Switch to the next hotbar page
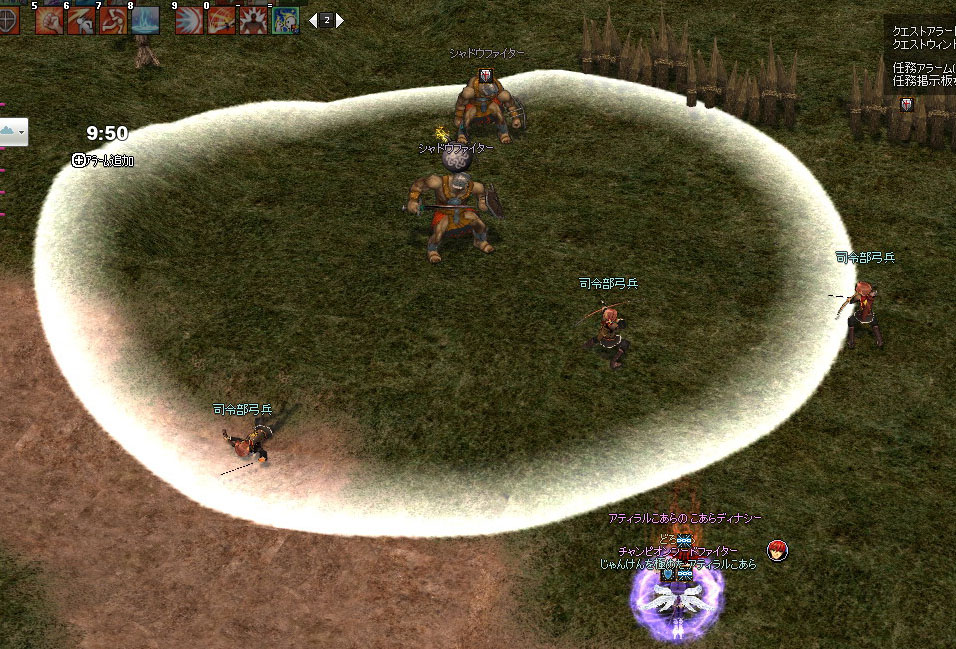This screenshot has height=649, width=956. (340, 20)
